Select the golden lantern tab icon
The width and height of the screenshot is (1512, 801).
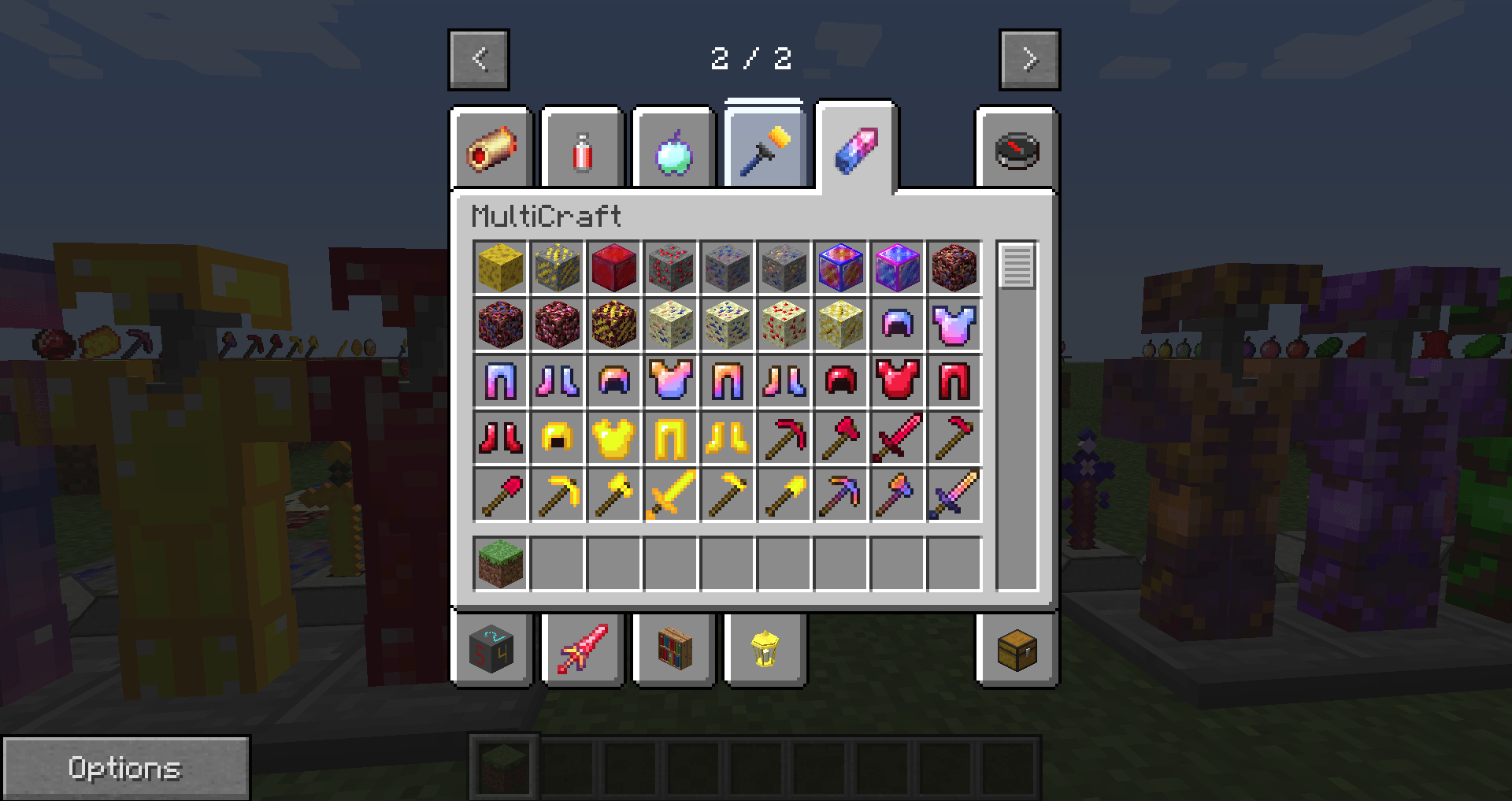coord(764,651)
